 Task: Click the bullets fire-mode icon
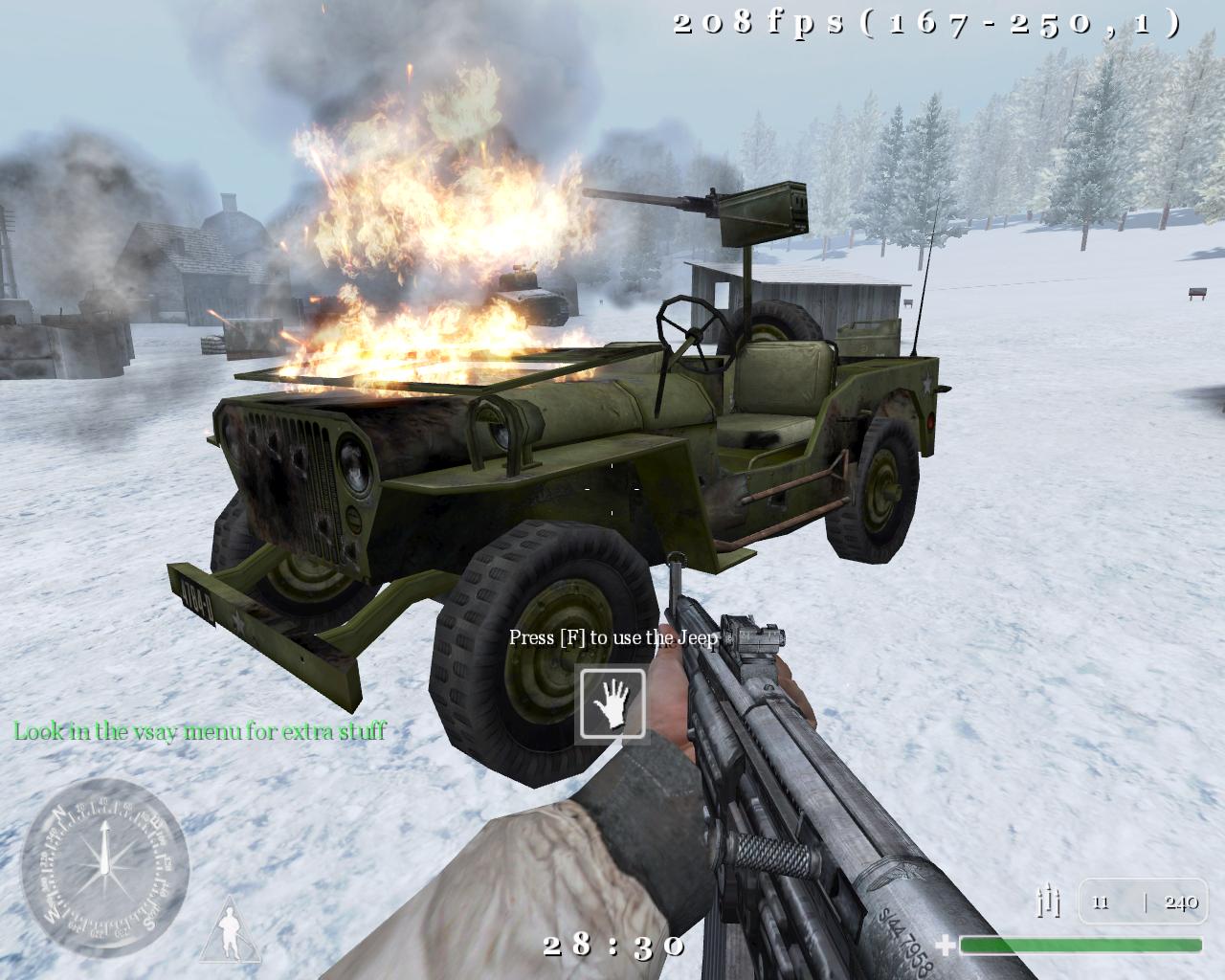point(1049,902)
